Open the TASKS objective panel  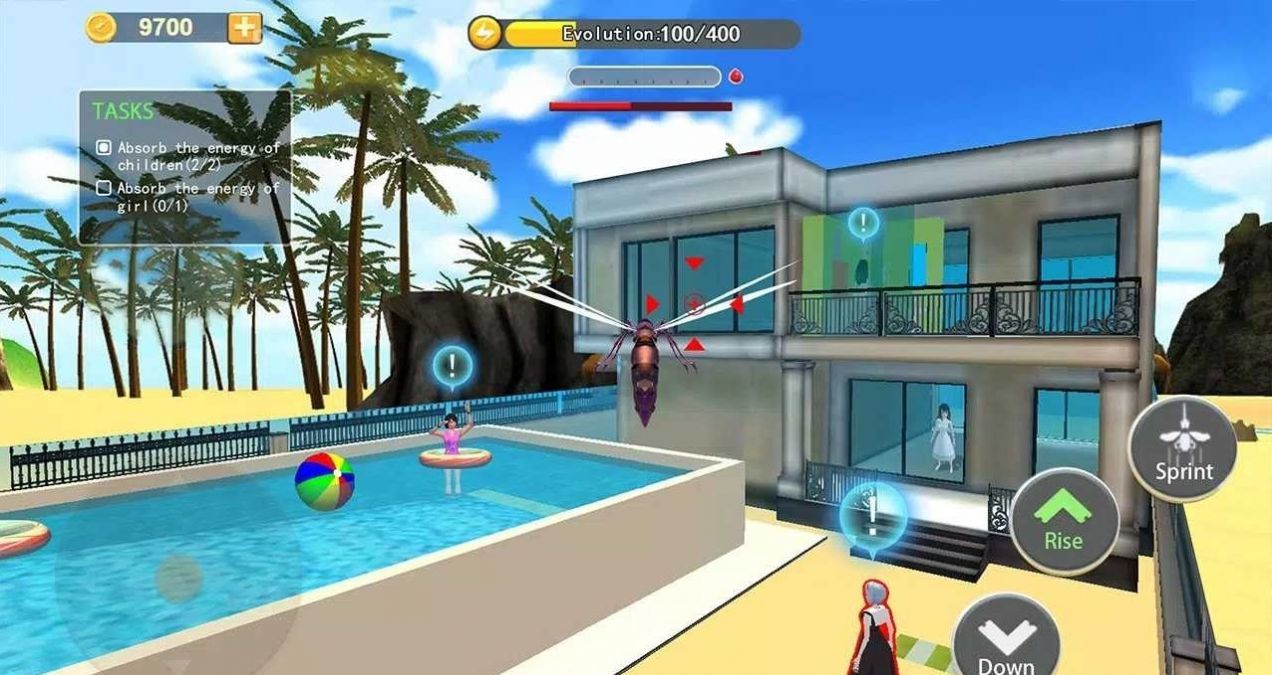click(x=185, y=168)
